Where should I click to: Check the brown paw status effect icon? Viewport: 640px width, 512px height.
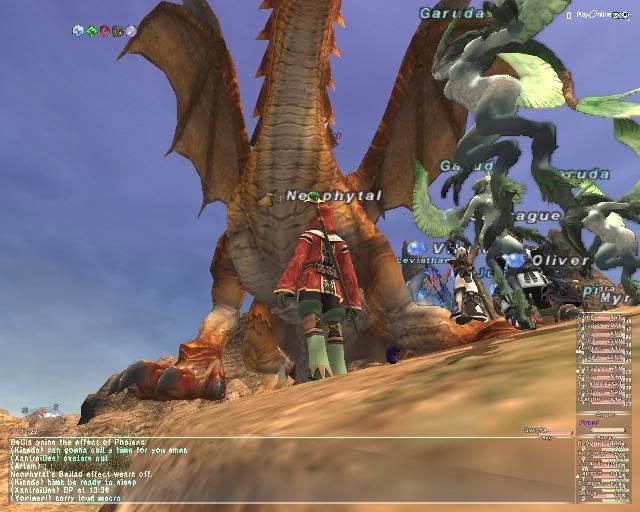(x=117, y=31)
